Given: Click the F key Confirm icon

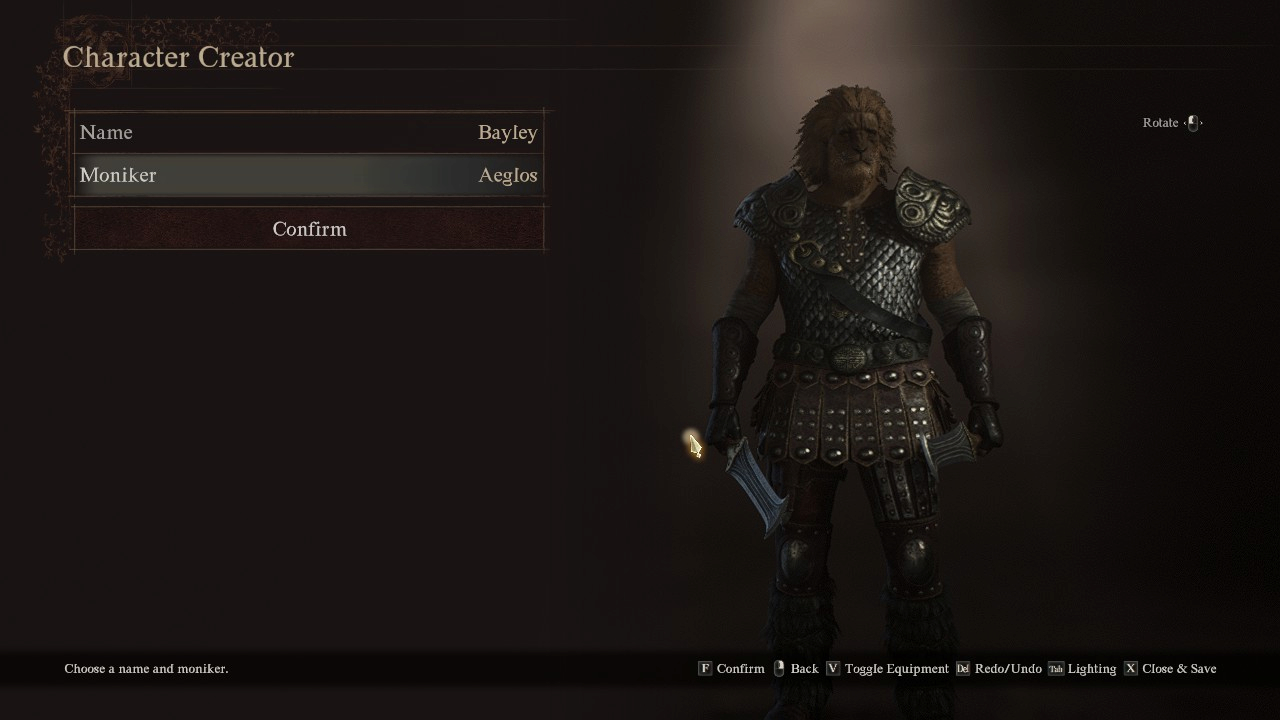Looking at the screenshot, I should coord(706,668).
